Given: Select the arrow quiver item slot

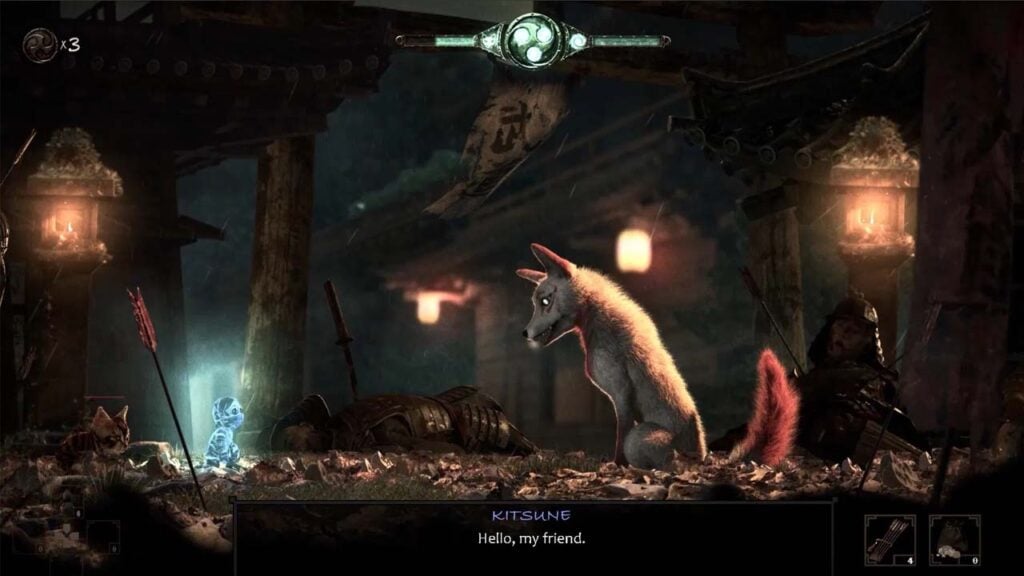Looking at the screenshot, I should 890,540.
